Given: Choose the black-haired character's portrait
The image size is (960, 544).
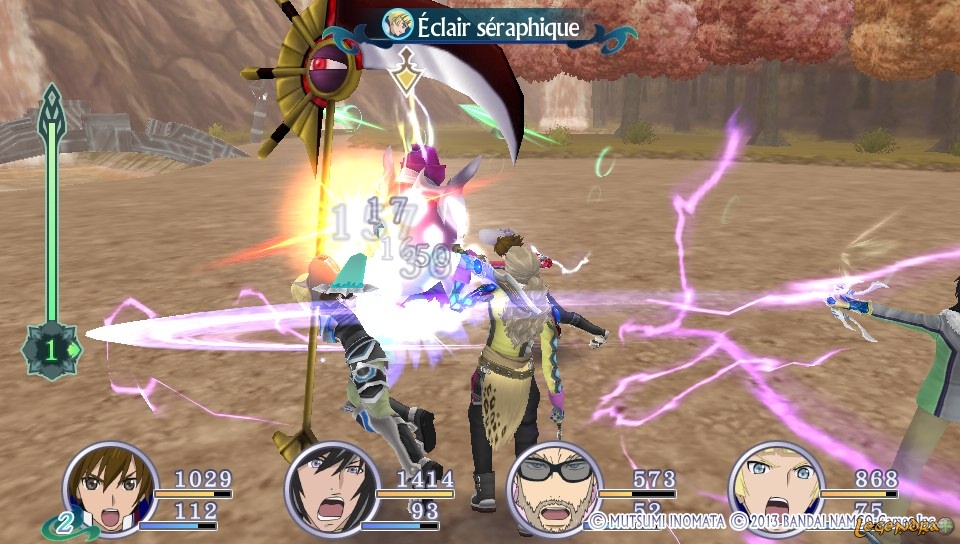Looking at the screenshot, I should coord(332,490).
